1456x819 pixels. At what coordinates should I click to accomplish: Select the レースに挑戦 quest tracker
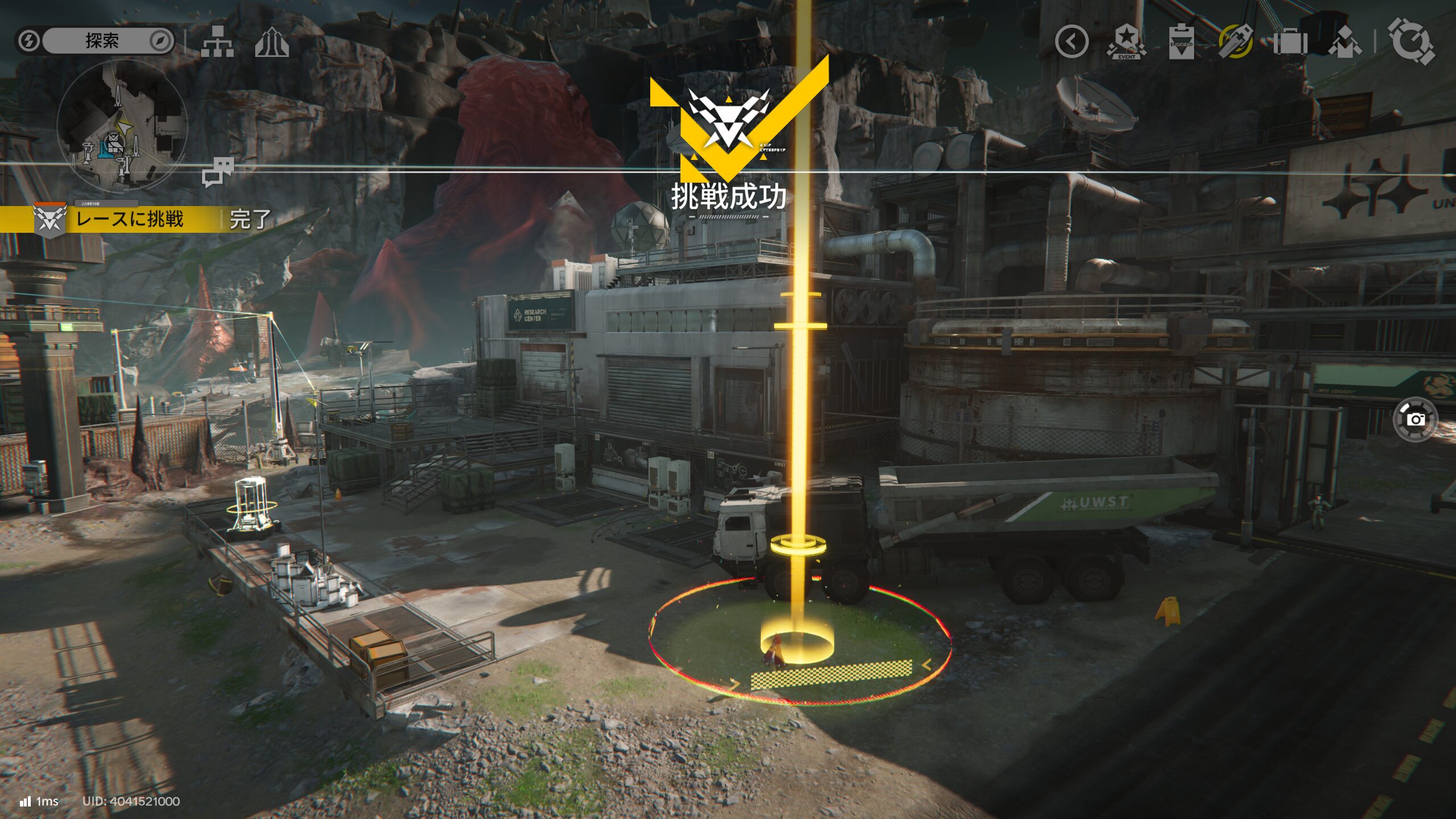(130, 220)
